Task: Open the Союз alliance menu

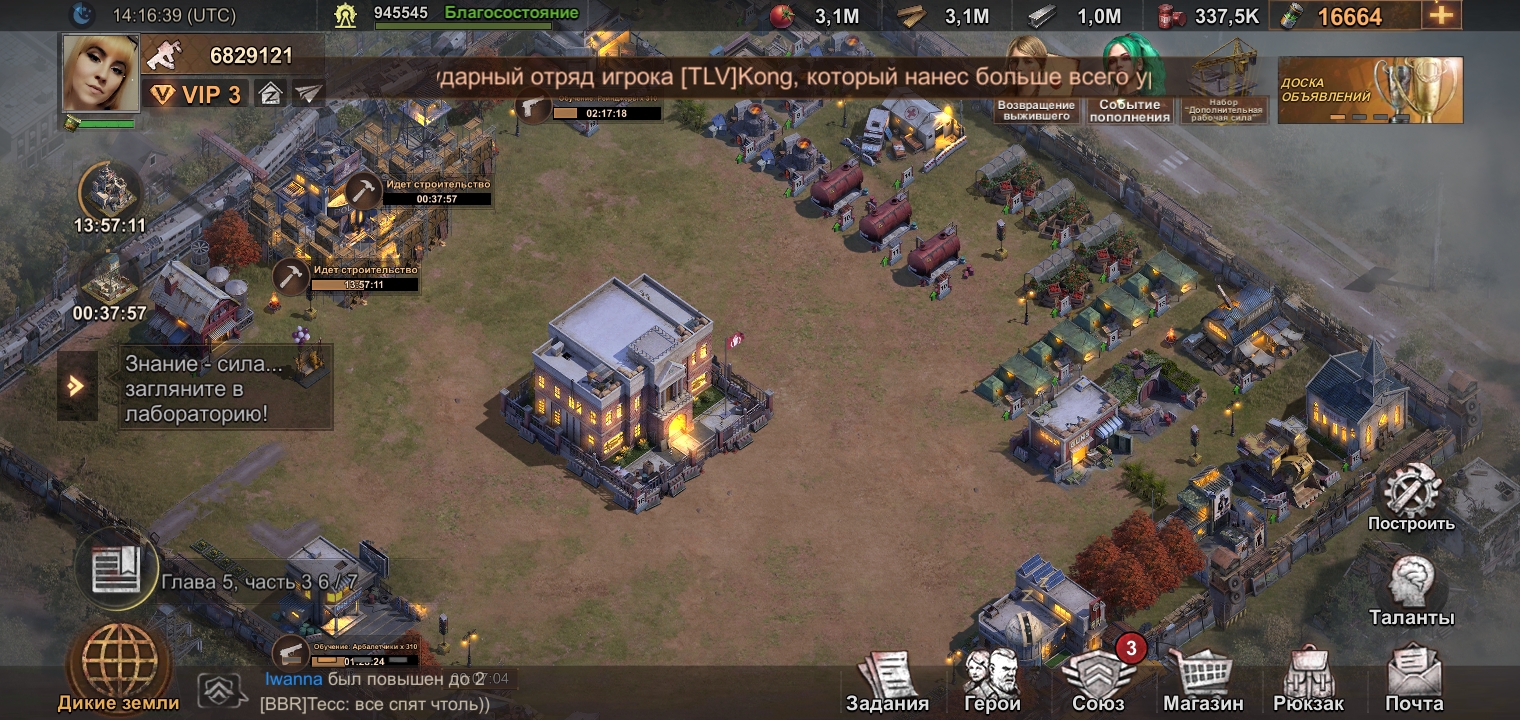Action: point(1098,682)
